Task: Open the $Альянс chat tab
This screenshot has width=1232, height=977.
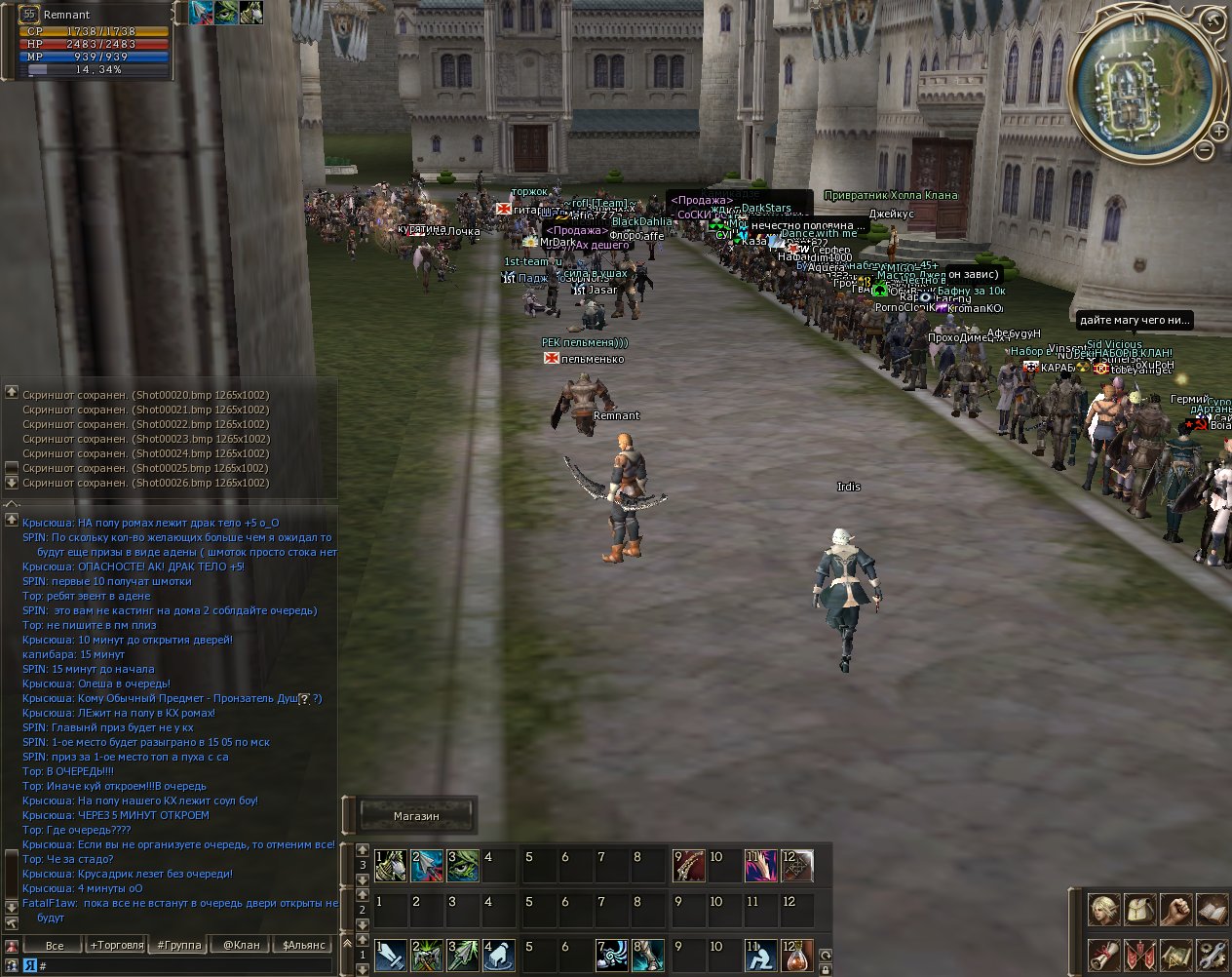Action: coord(303,945)
